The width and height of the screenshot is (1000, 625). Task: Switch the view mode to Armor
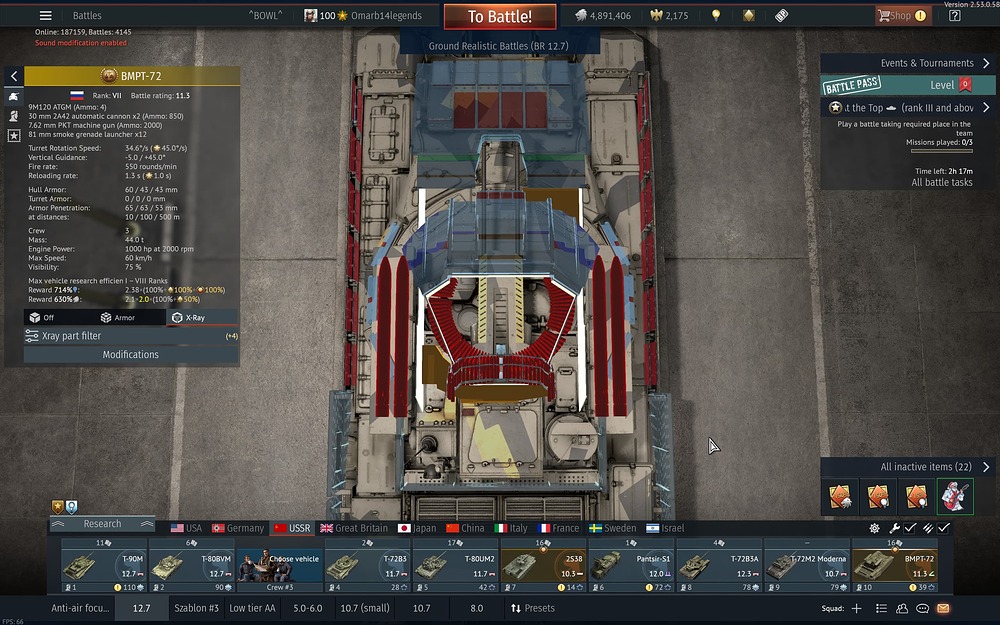click(x=117, y=317)
